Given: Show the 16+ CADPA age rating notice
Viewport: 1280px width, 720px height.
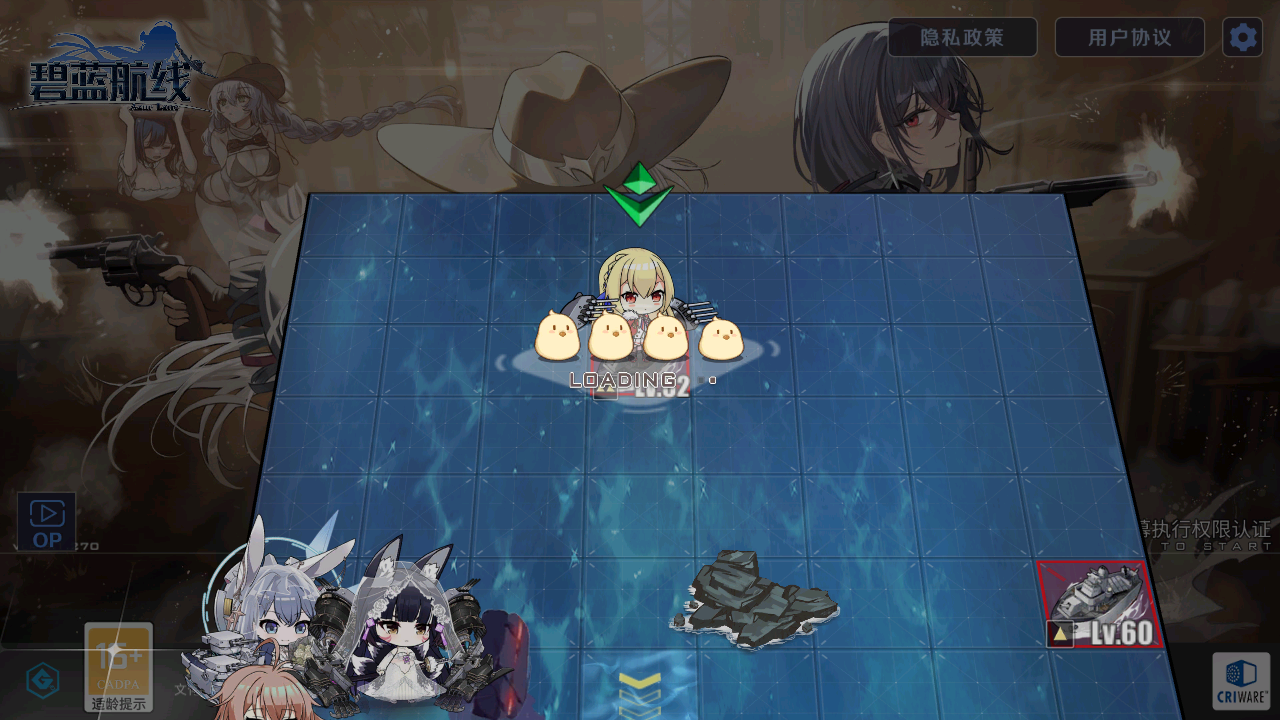Looking at the screenshot, I should click(x=119, y=666).
